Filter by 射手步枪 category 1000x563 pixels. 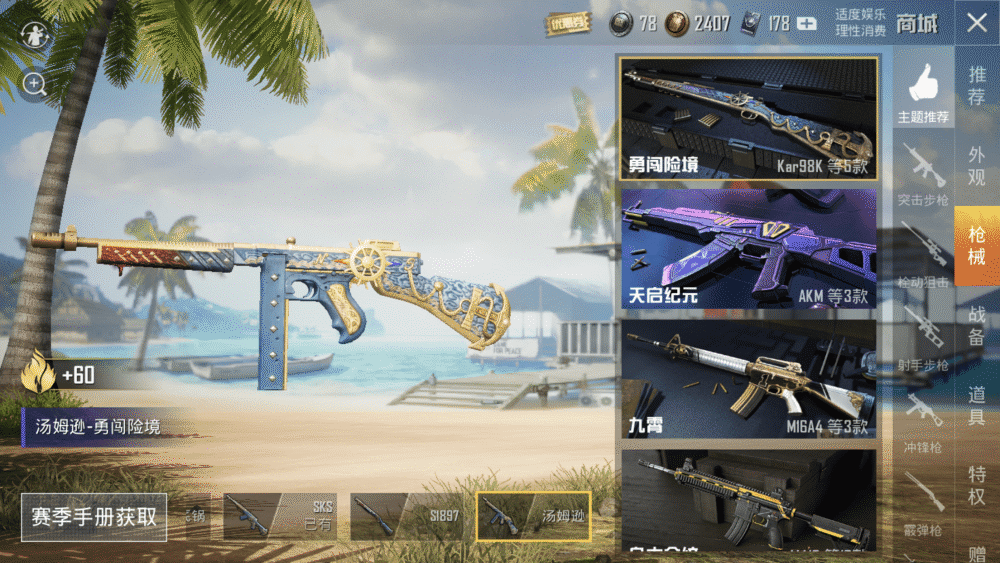(x=923, y=340)
